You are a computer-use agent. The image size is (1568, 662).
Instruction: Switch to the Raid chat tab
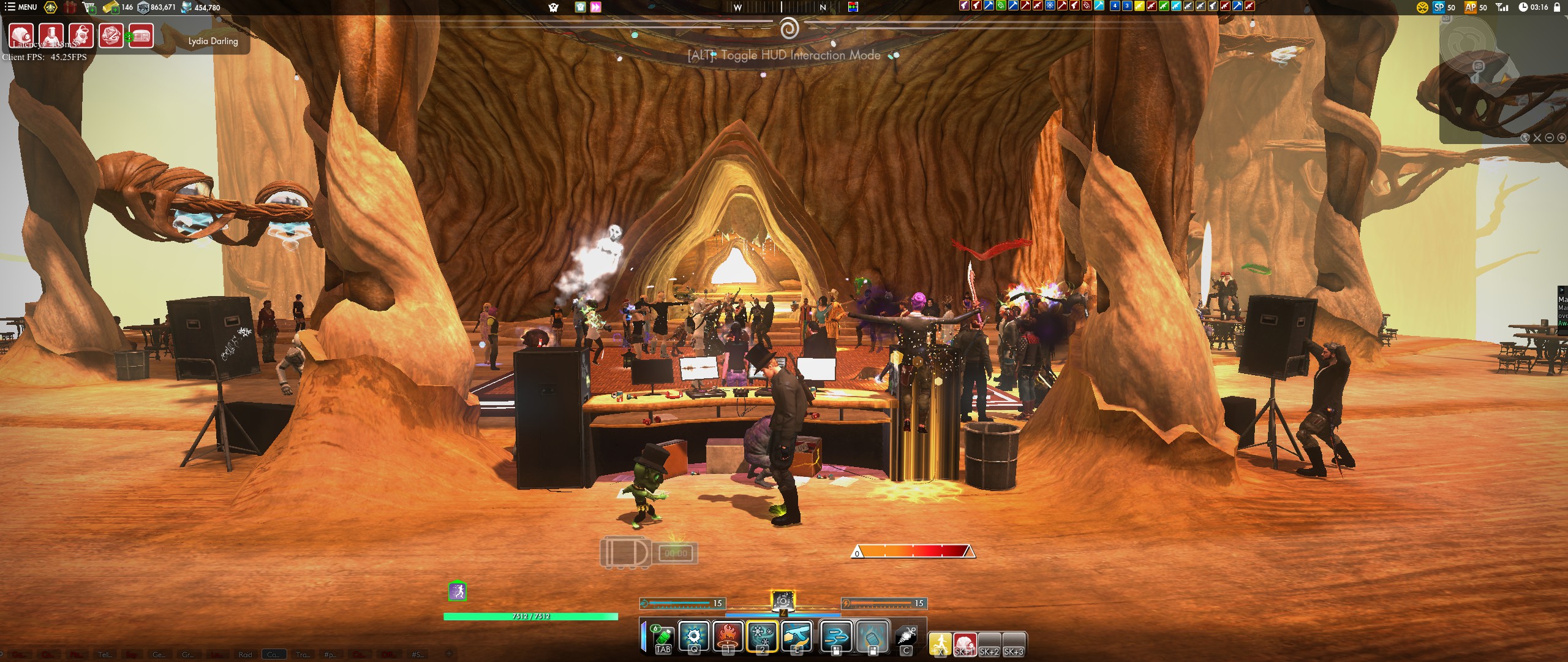(245, 655)
